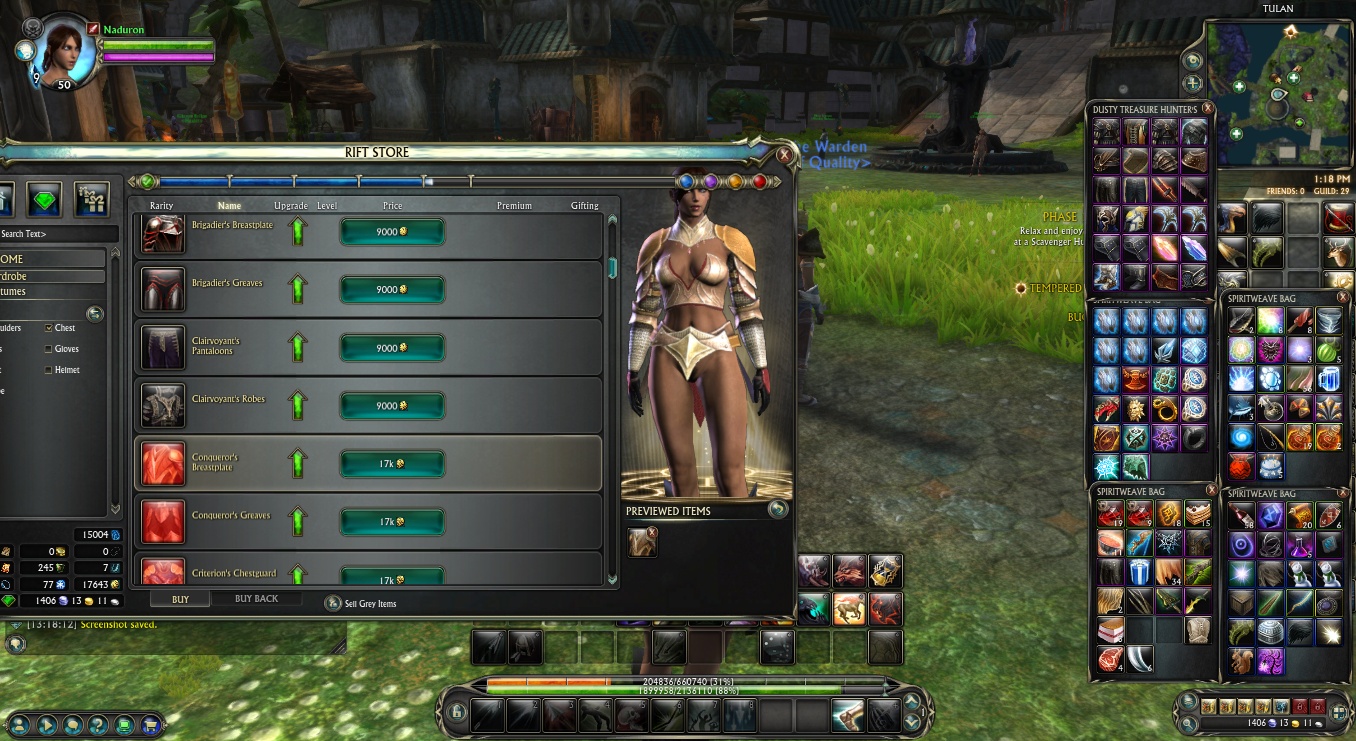
Task: Reset the character preview with the refresh button
Action: tap(777, 510)
